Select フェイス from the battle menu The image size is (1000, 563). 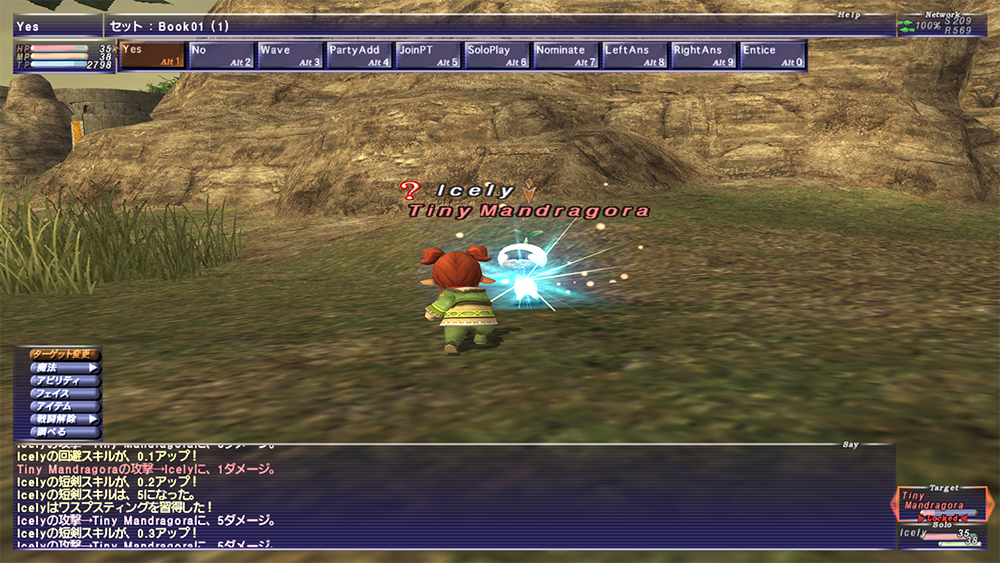[63, 394]
